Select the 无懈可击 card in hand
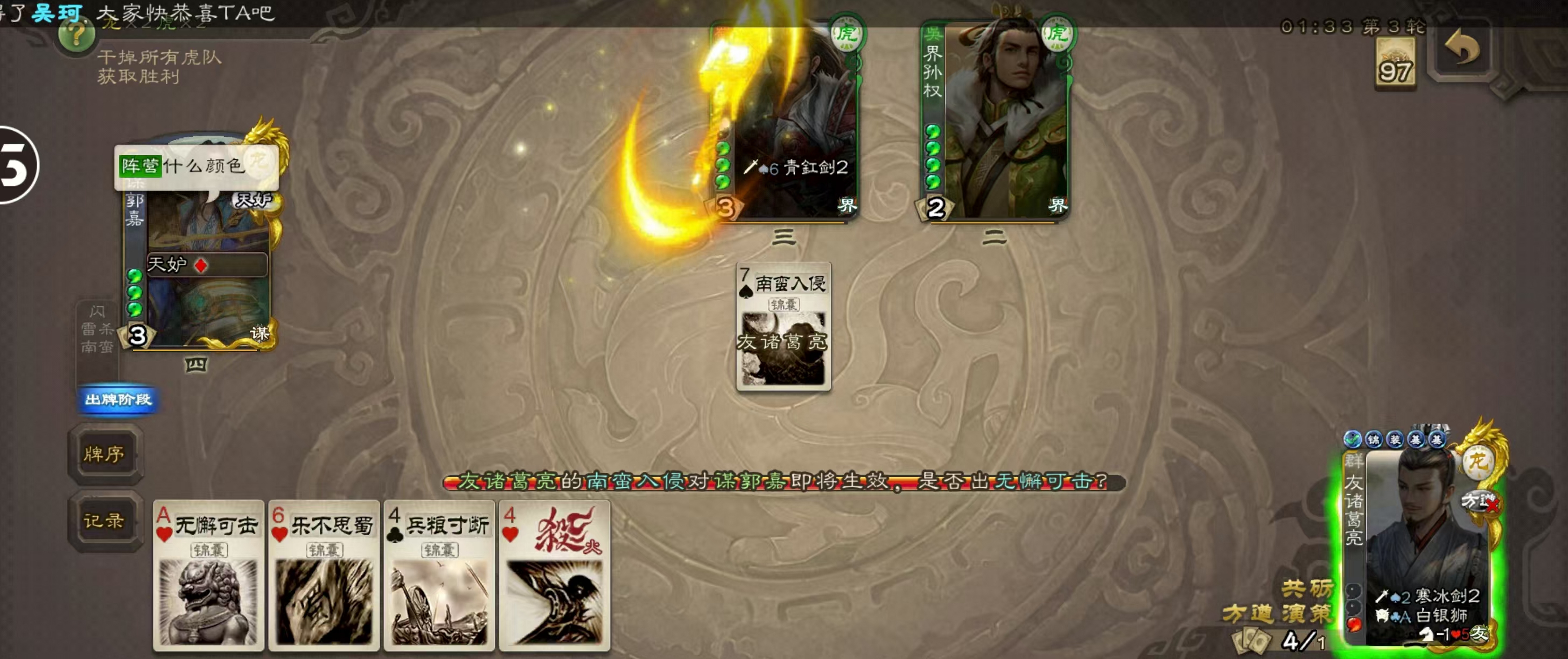The width and height of the screenshot is (1568, 659). coord(208,575)
